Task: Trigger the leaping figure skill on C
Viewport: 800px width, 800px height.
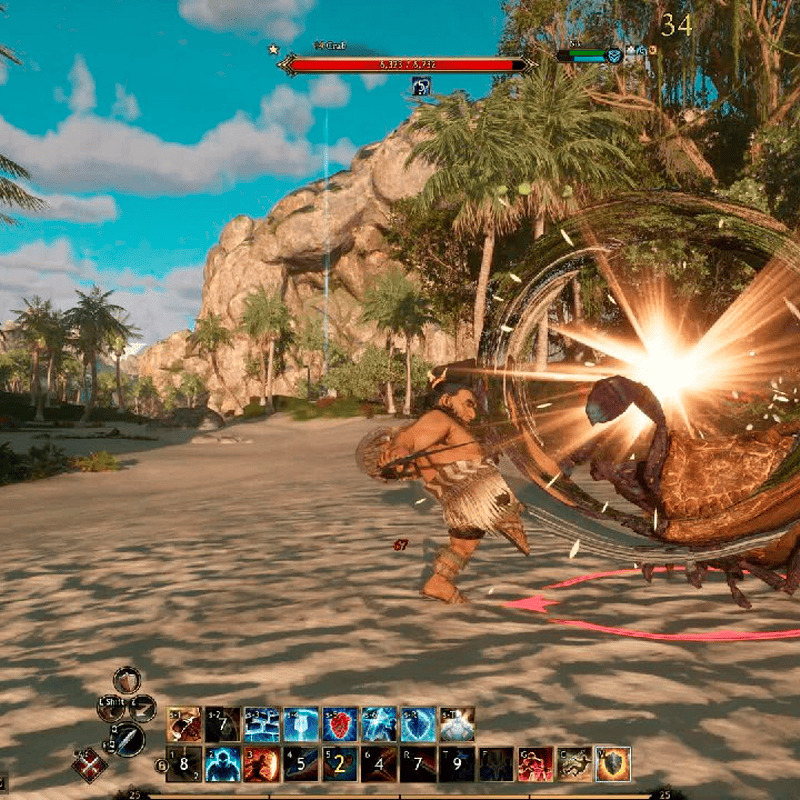Action: (x=574, y=764)
